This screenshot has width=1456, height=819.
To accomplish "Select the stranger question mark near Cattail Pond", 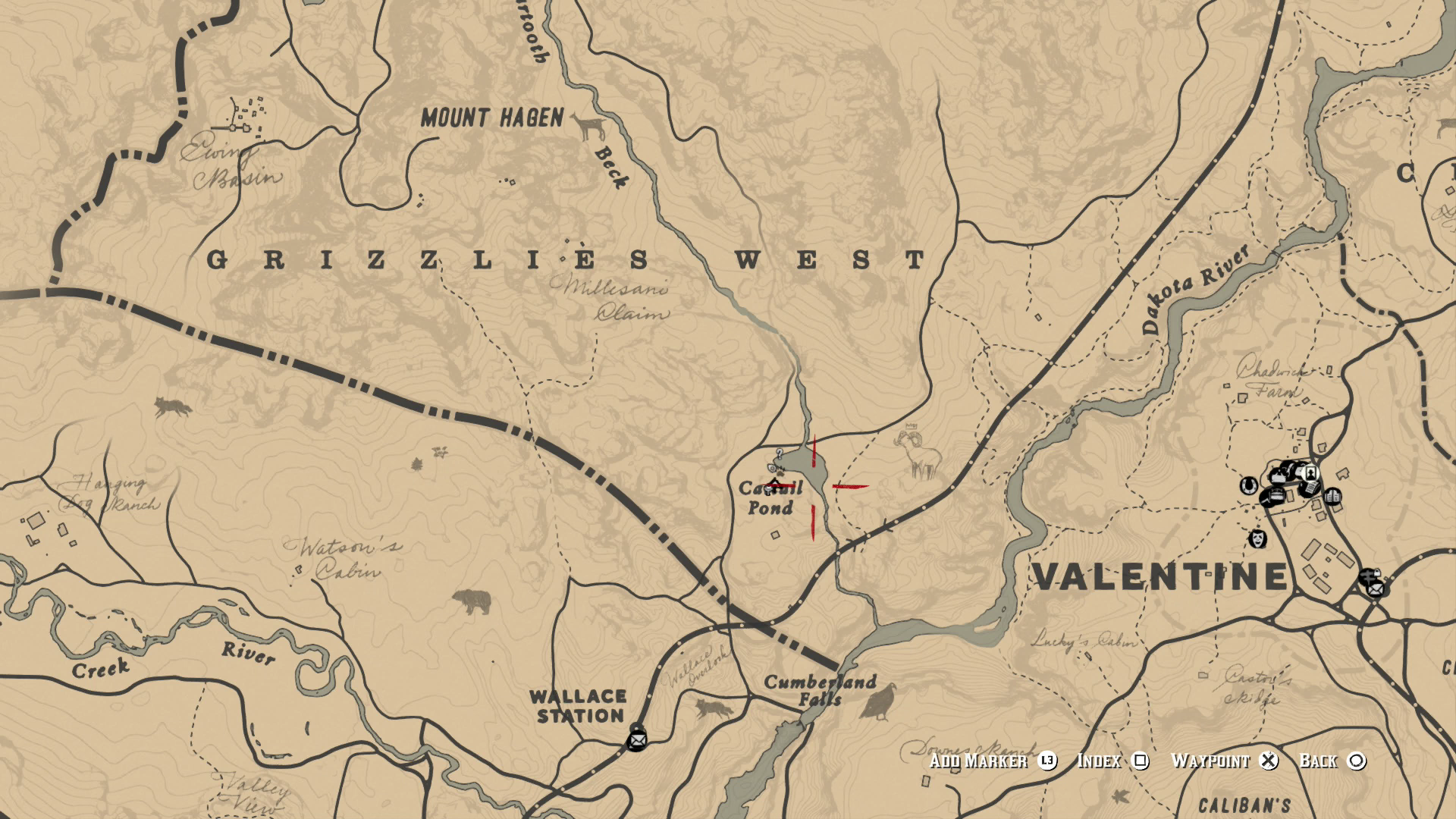I will click(x=779, y=454).
